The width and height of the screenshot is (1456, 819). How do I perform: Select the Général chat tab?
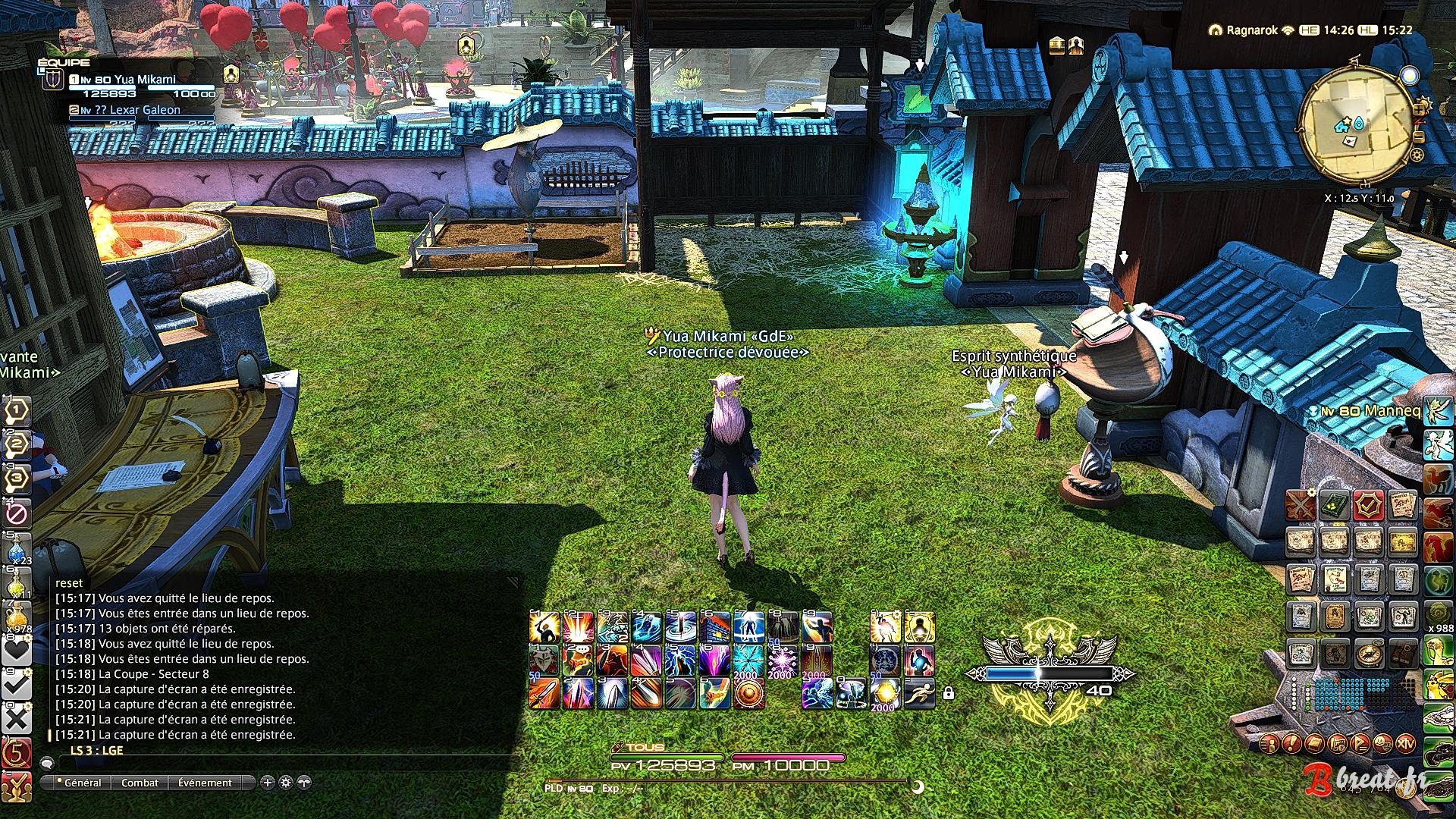tap(82, 783)
